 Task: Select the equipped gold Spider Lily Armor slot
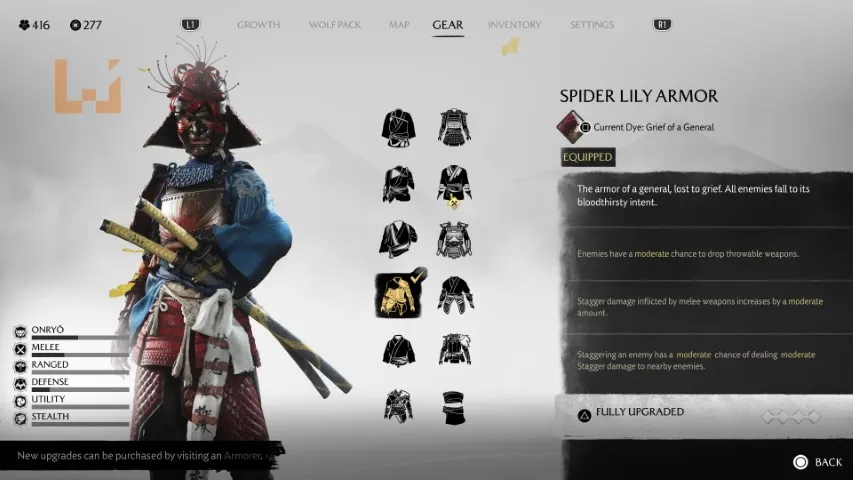[398, 294]
